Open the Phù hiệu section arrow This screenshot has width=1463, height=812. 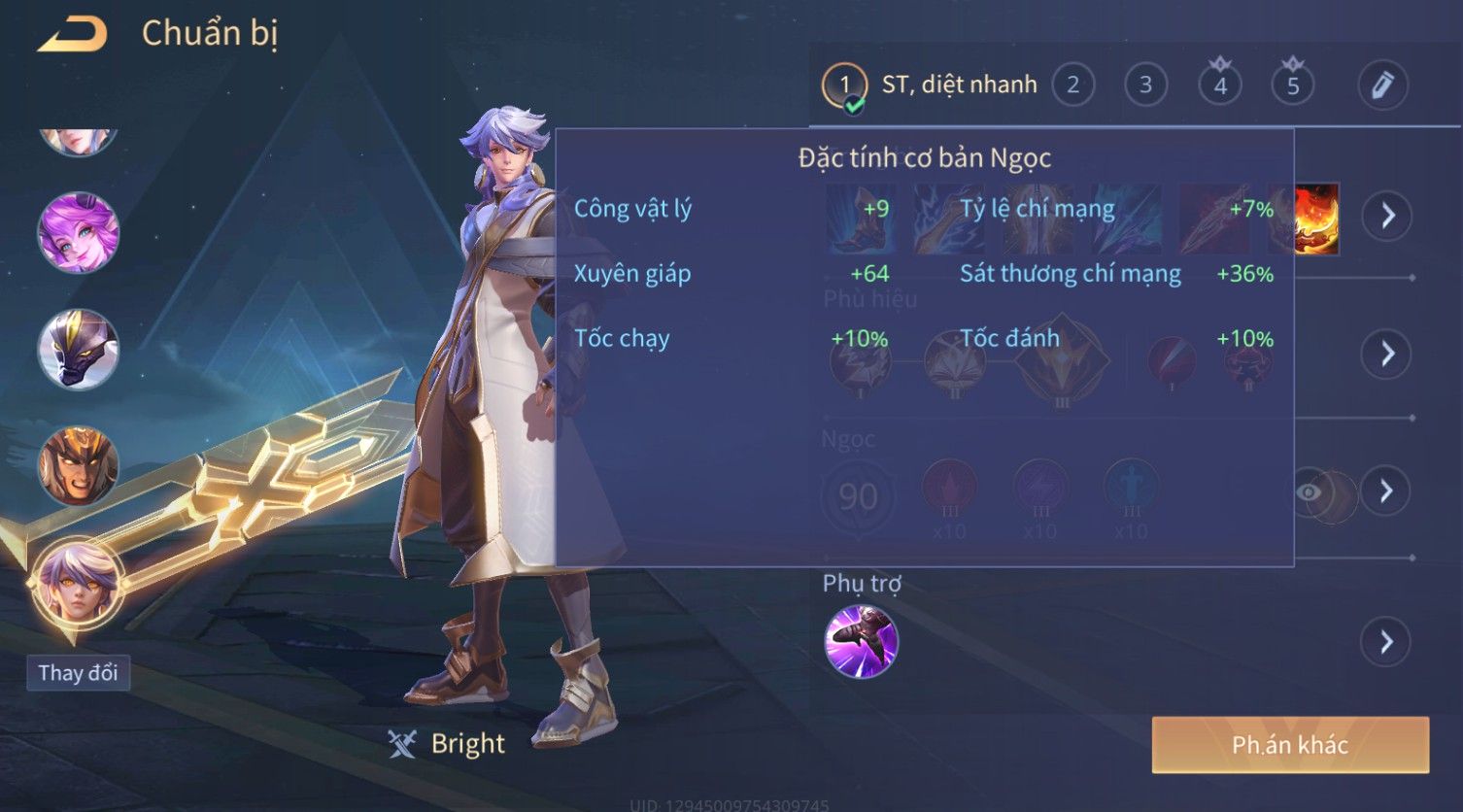pos(1387,354)
